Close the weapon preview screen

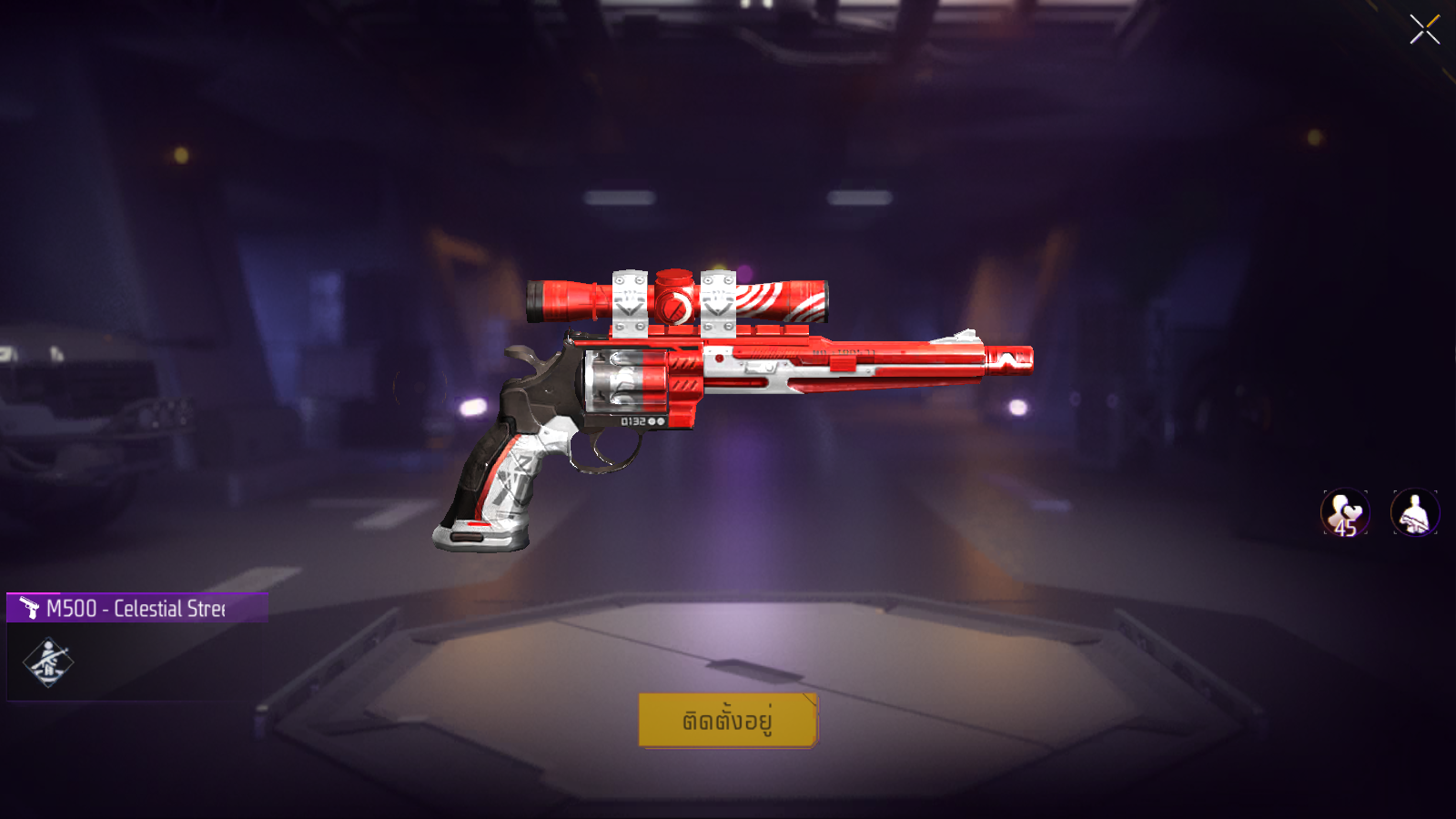[1424, 30]
